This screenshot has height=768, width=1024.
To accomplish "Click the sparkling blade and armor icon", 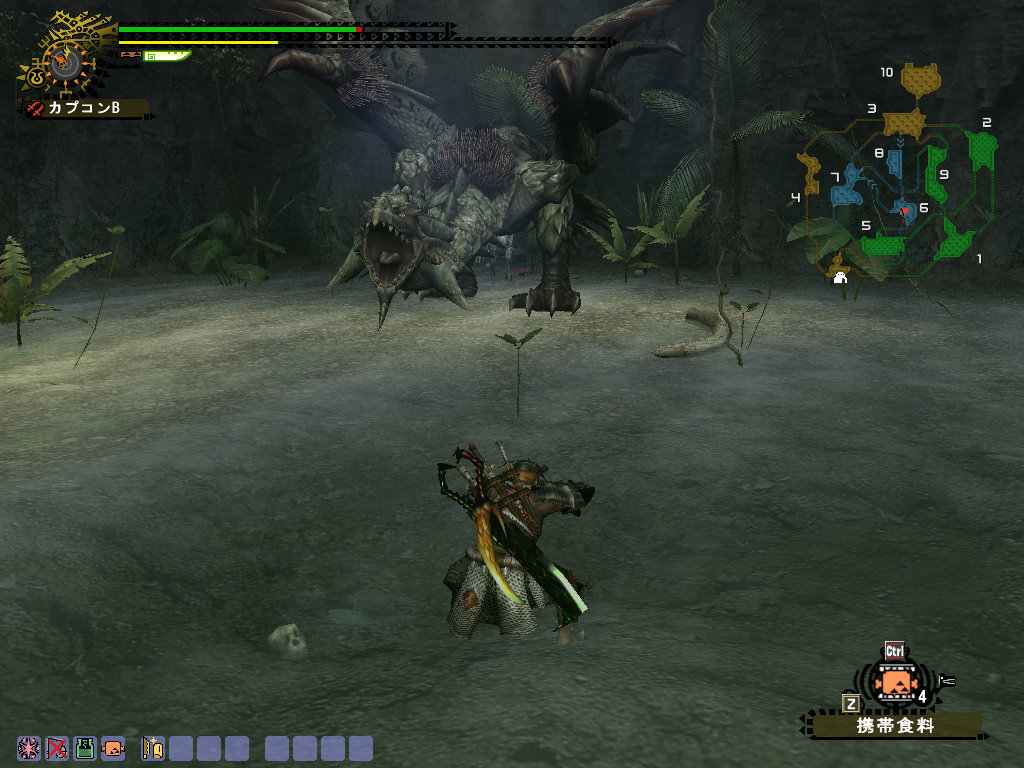I will 153,748.
